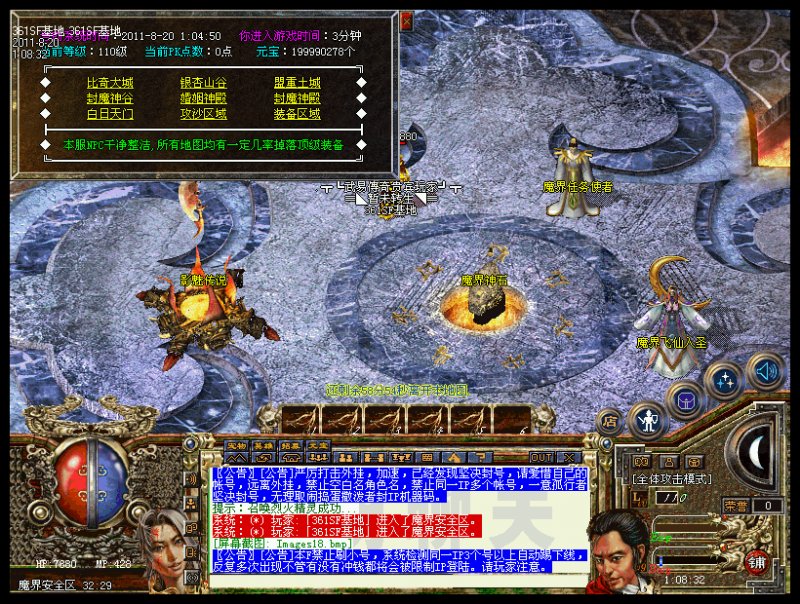Viewport: 800px width, 604px height.
Task: Open the 宠物 pet tab
Action: (236, 446)
